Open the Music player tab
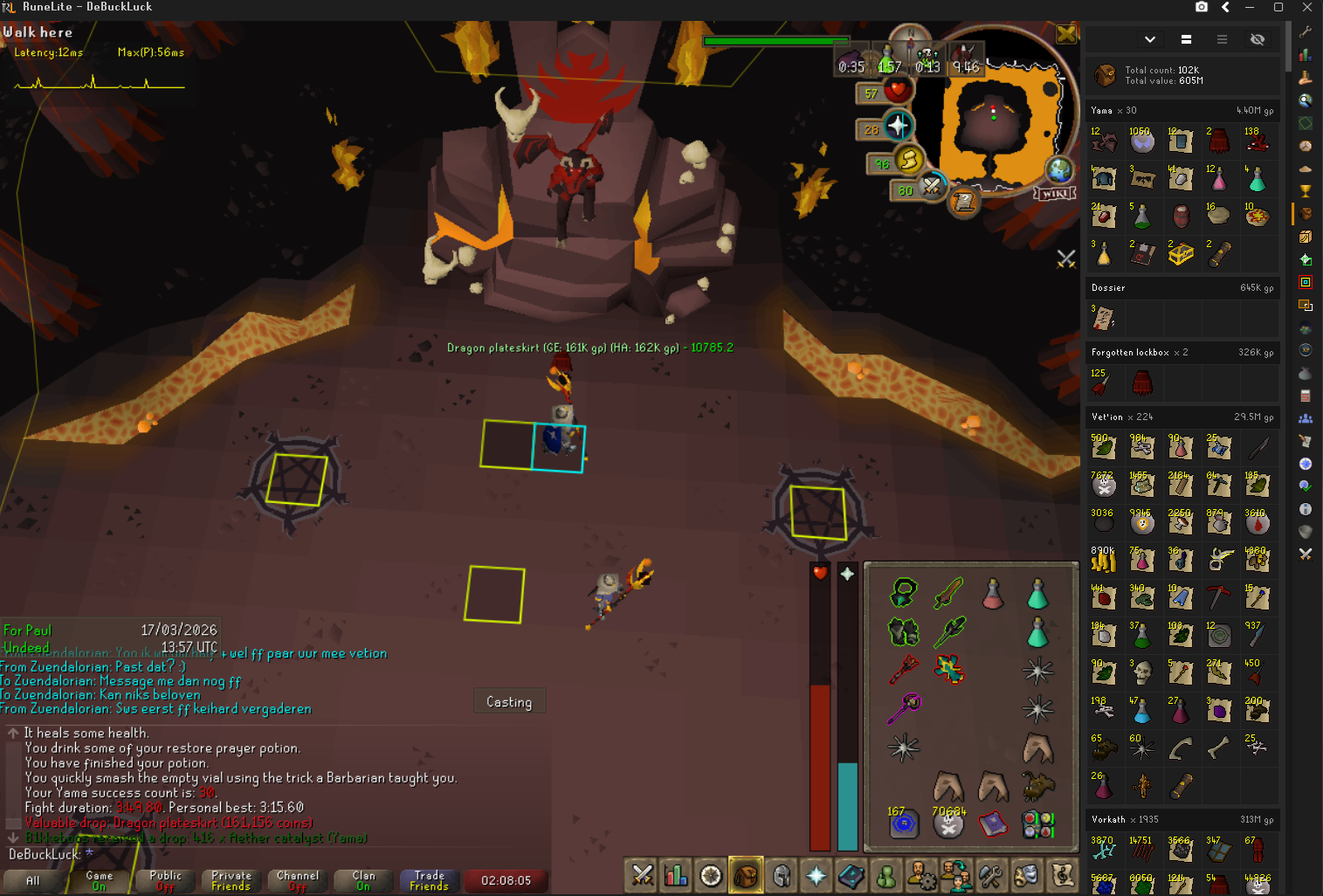Image resolution: width=1323 pixels, height=896 pixels. tap(1062, 875)
